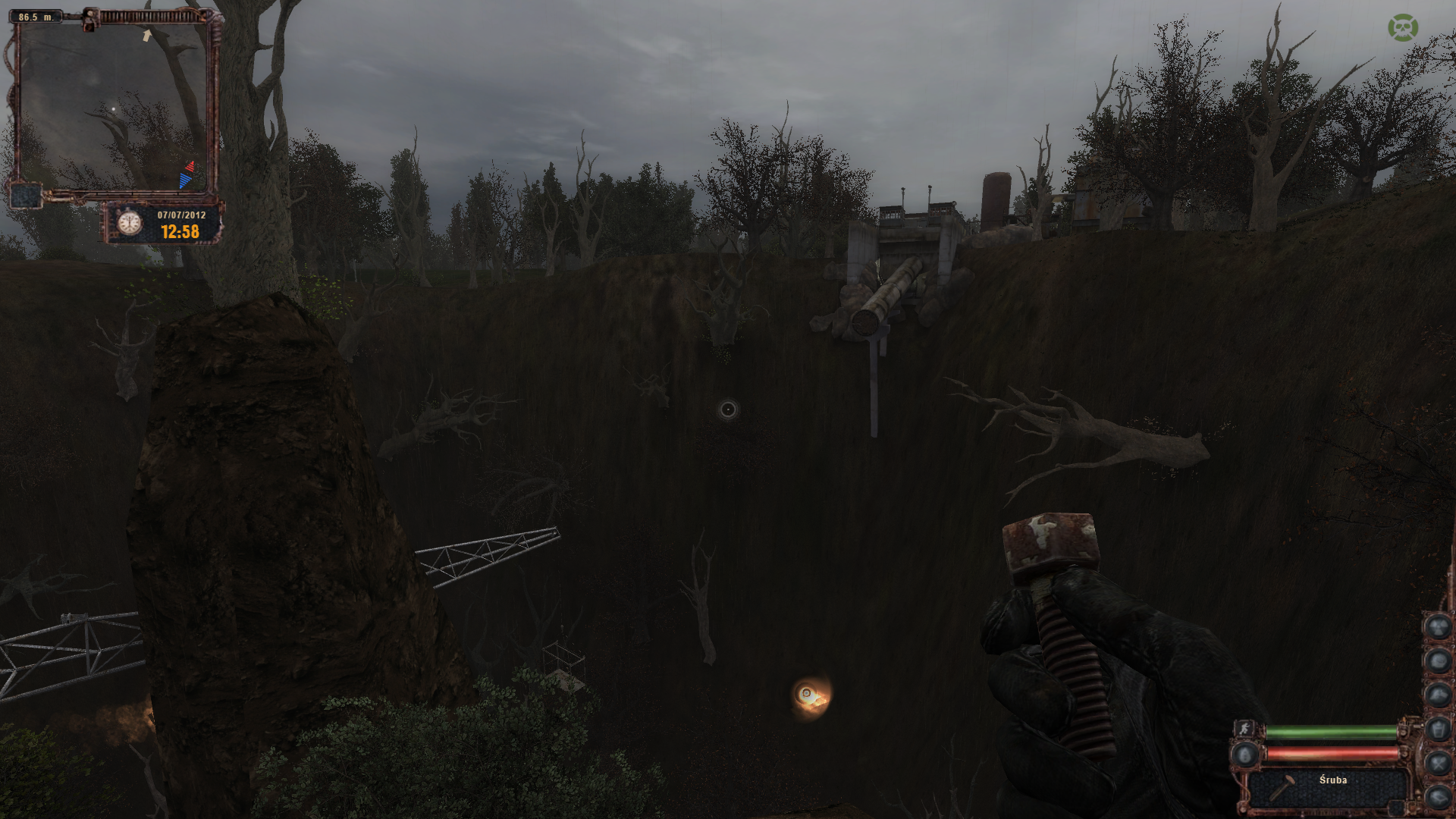
Task: Click the pocket watch clock icon
Action: (x=130, y=223)
